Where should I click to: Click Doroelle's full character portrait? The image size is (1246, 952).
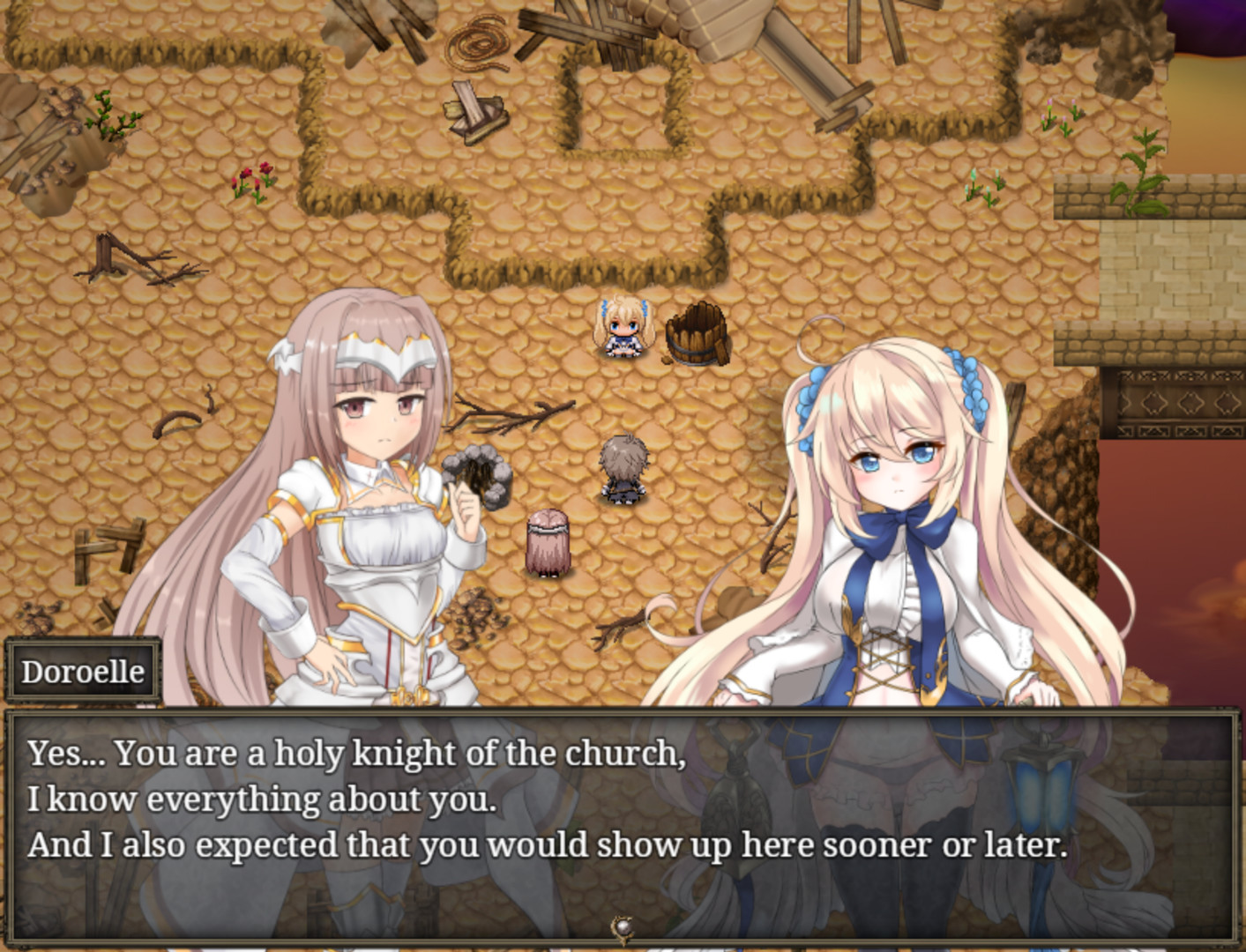[891, 573]
